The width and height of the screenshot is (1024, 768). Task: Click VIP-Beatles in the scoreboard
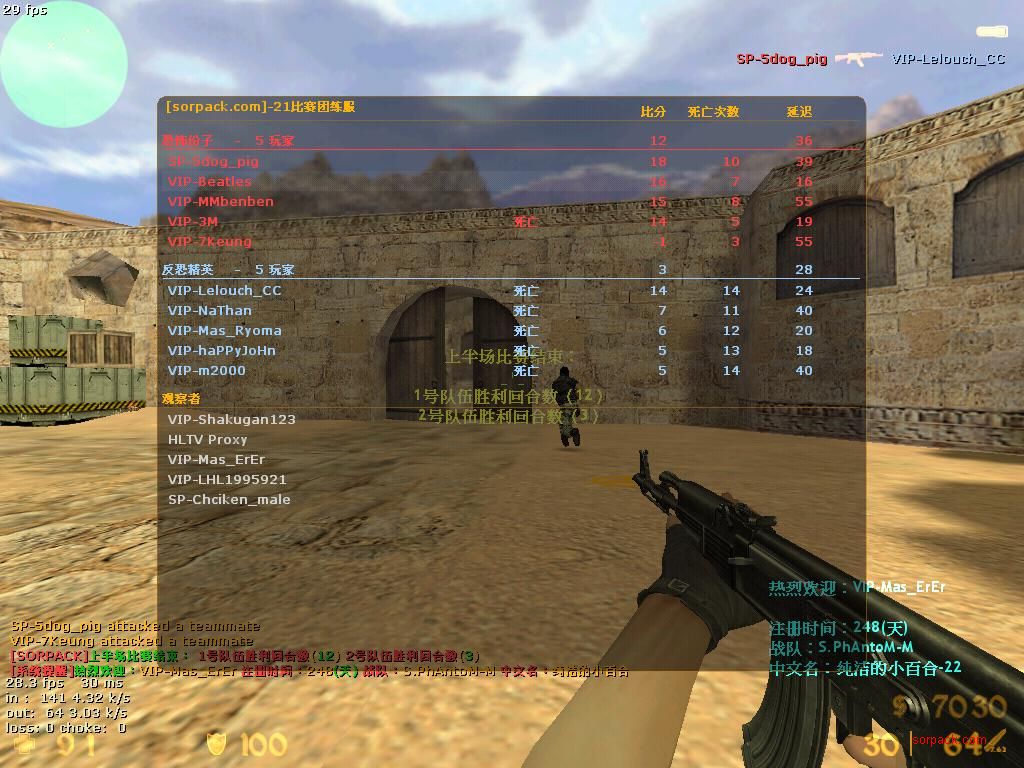coord(210,181)
